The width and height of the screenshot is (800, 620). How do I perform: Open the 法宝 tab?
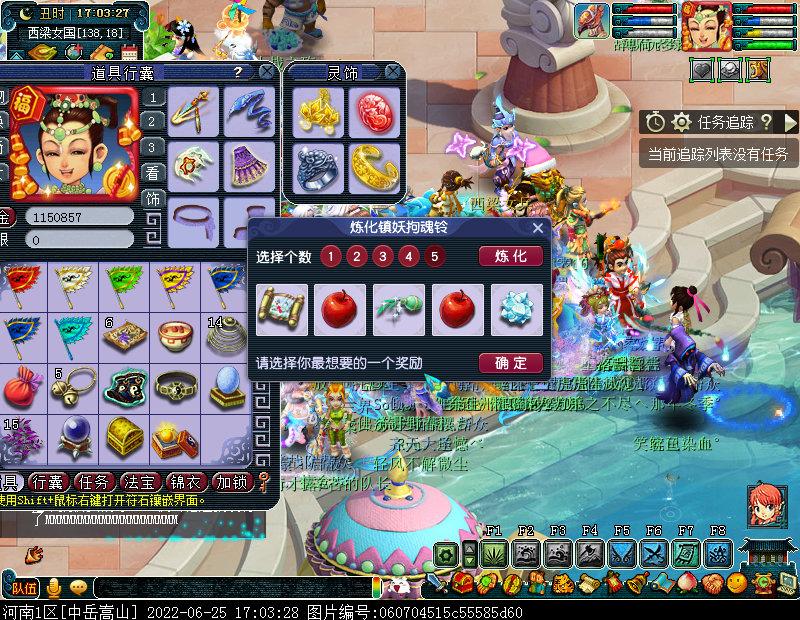[x=147, y=481]
